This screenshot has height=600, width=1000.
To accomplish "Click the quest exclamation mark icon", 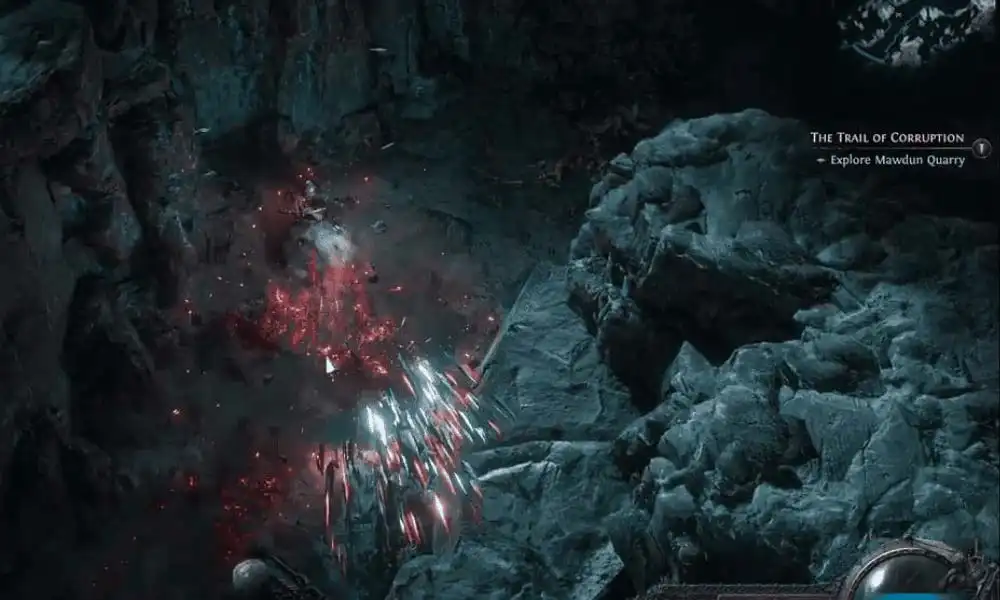I will point(984,147).
